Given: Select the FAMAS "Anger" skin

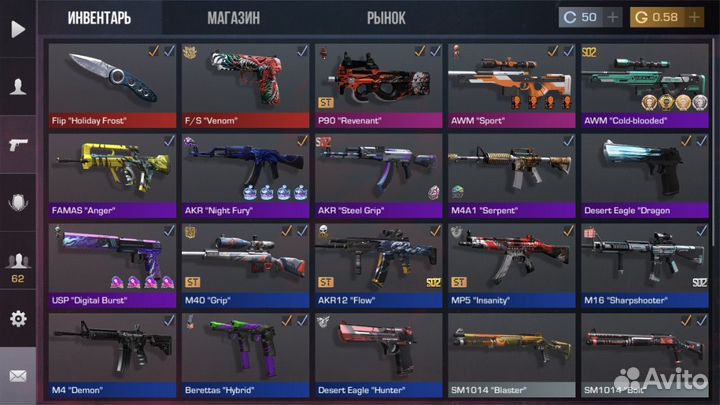Looking at the screenshot, I should point(112,174).
